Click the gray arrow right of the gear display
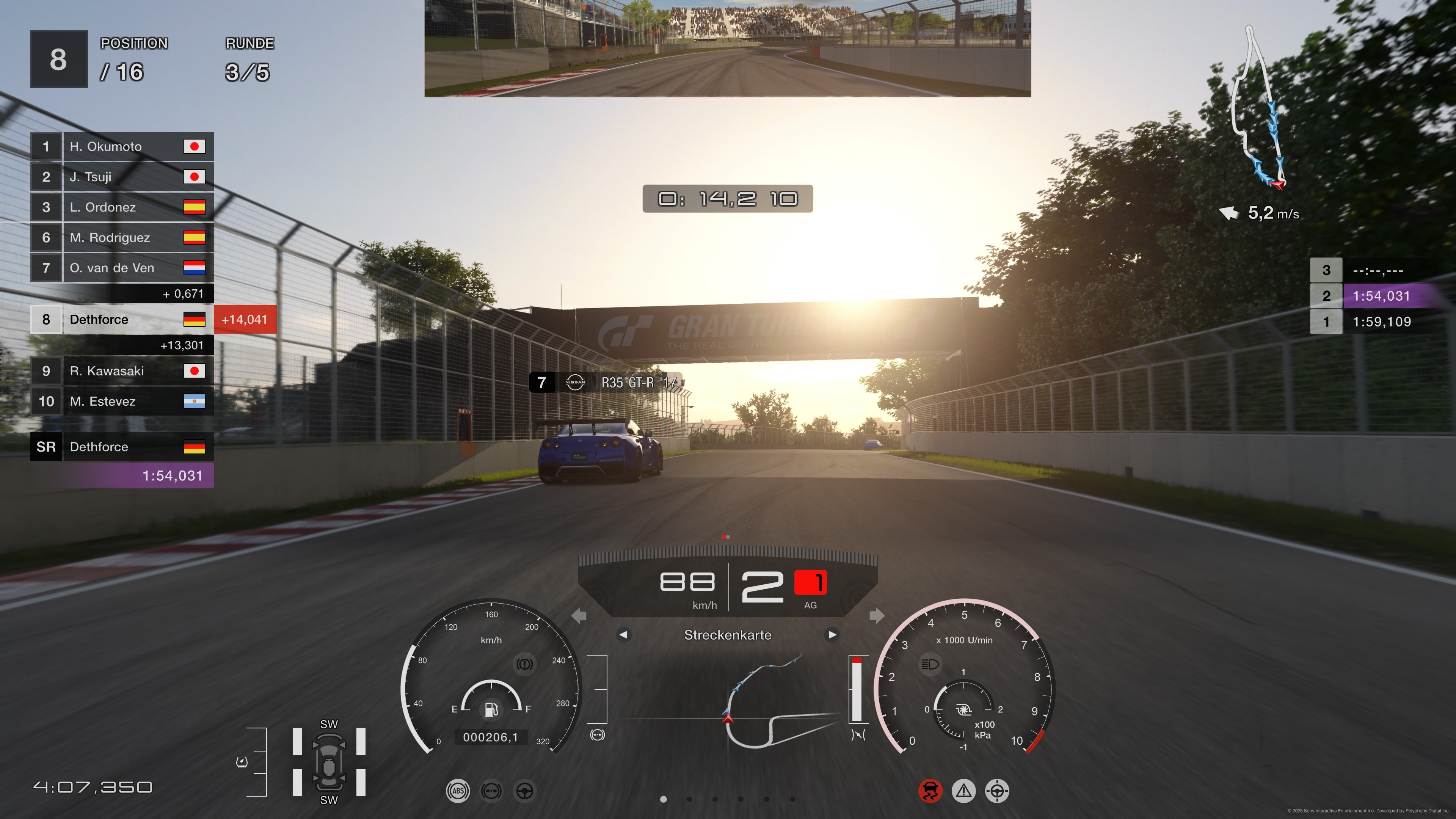 pyautogui.click(x=876, y=616)
